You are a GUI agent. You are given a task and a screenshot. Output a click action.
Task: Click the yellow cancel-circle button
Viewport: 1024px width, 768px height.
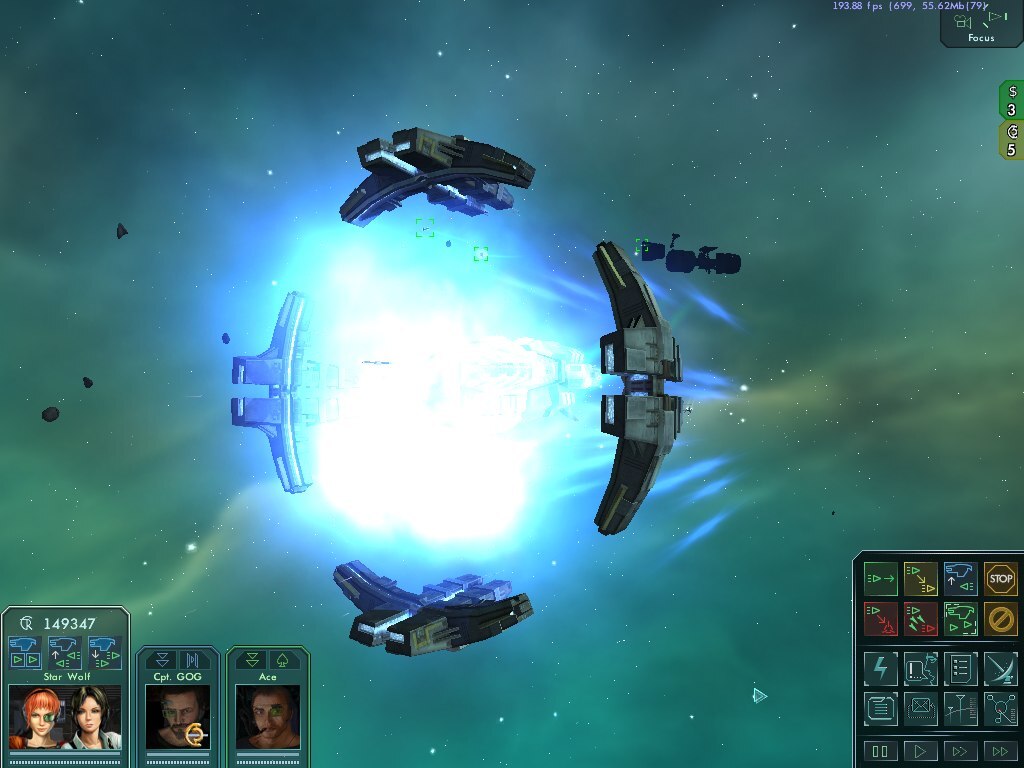[1000, 619]
